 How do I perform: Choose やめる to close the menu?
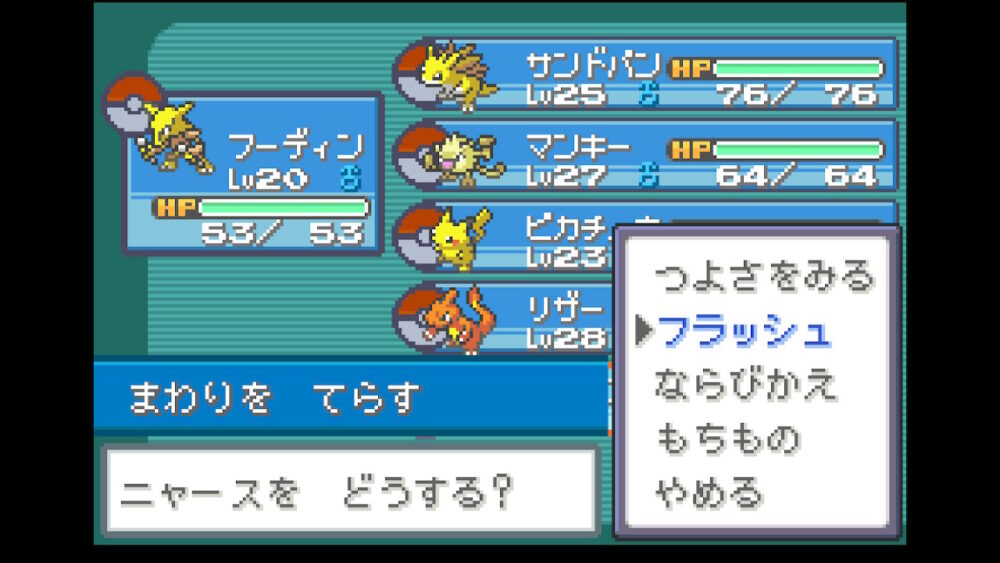tap(708, 493)
